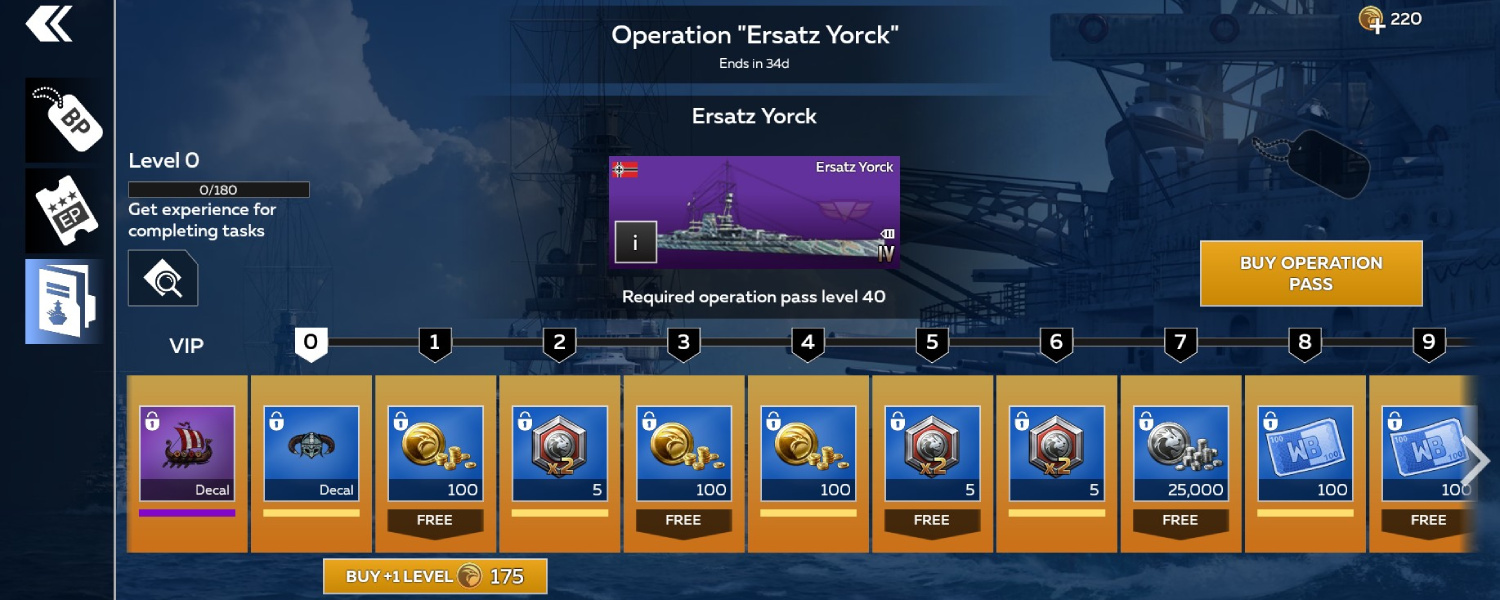
Task: Select the level 7 25,000 silver reward
Action: (1180, 453)
